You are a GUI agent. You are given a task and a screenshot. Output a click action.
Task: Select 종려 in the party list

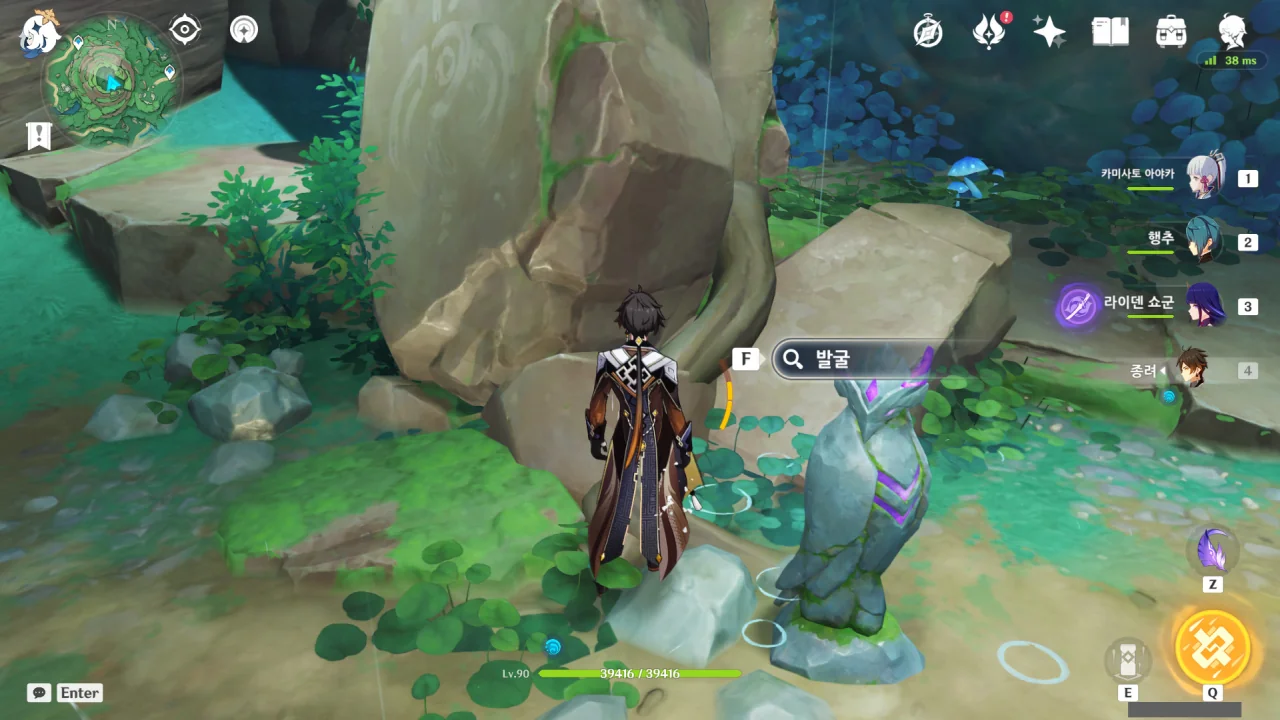click(x=1191, y=369)
